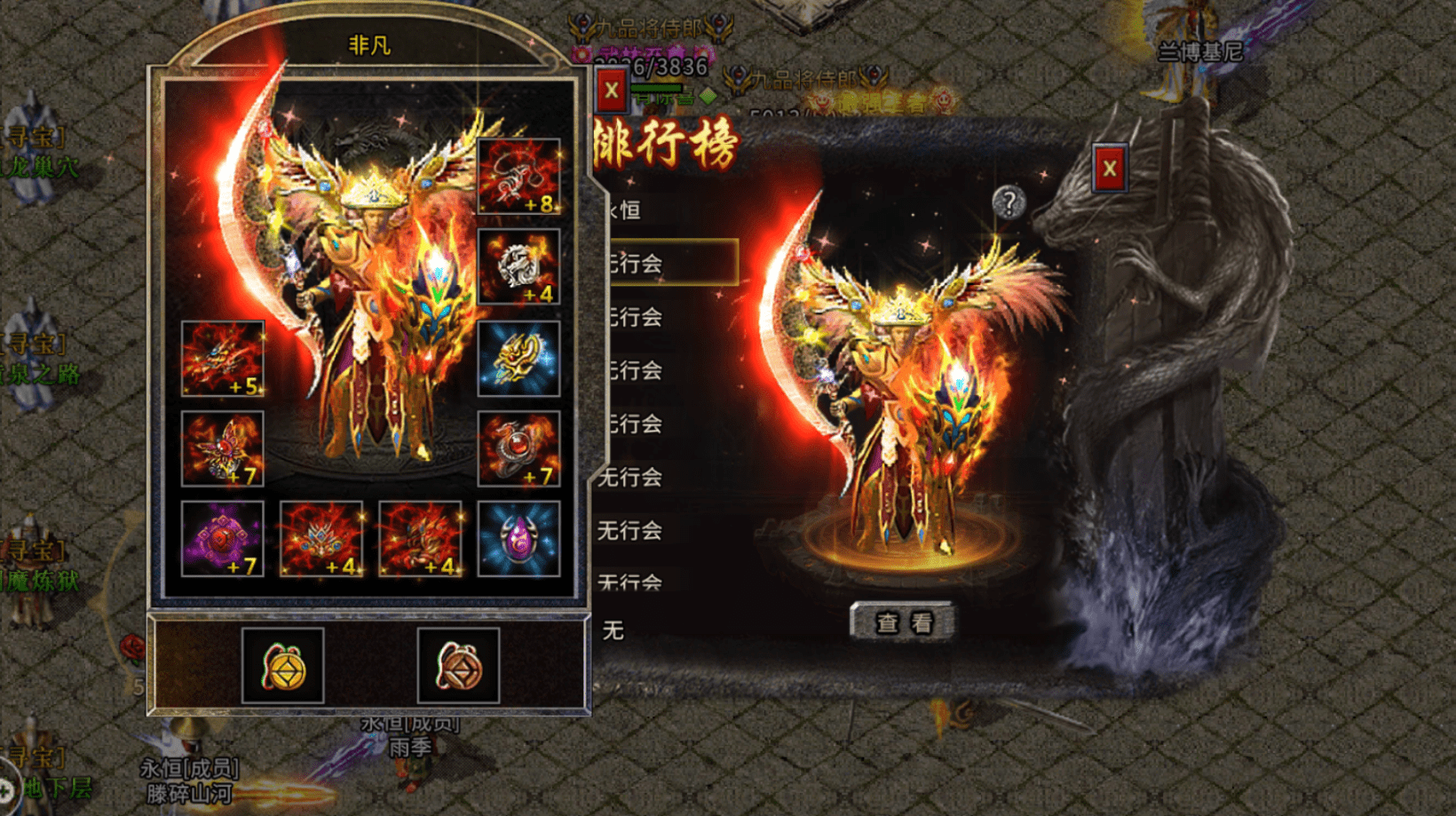1456x816 pixels.
Task: Inspect the +7 winged ruby item slot
Action: (x=222, y=448)
